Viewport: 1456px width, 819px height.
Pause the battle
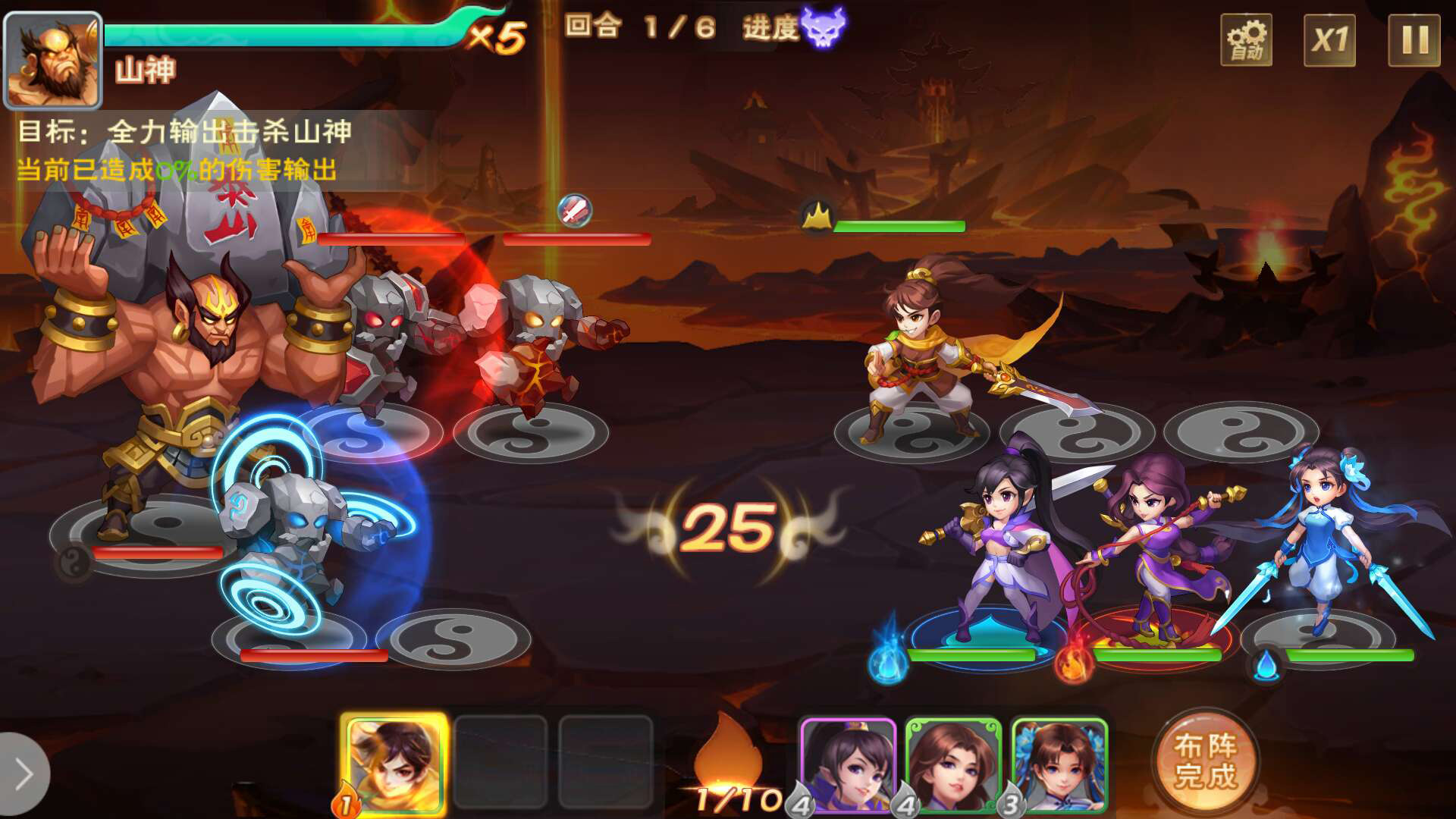point(1414,40)
